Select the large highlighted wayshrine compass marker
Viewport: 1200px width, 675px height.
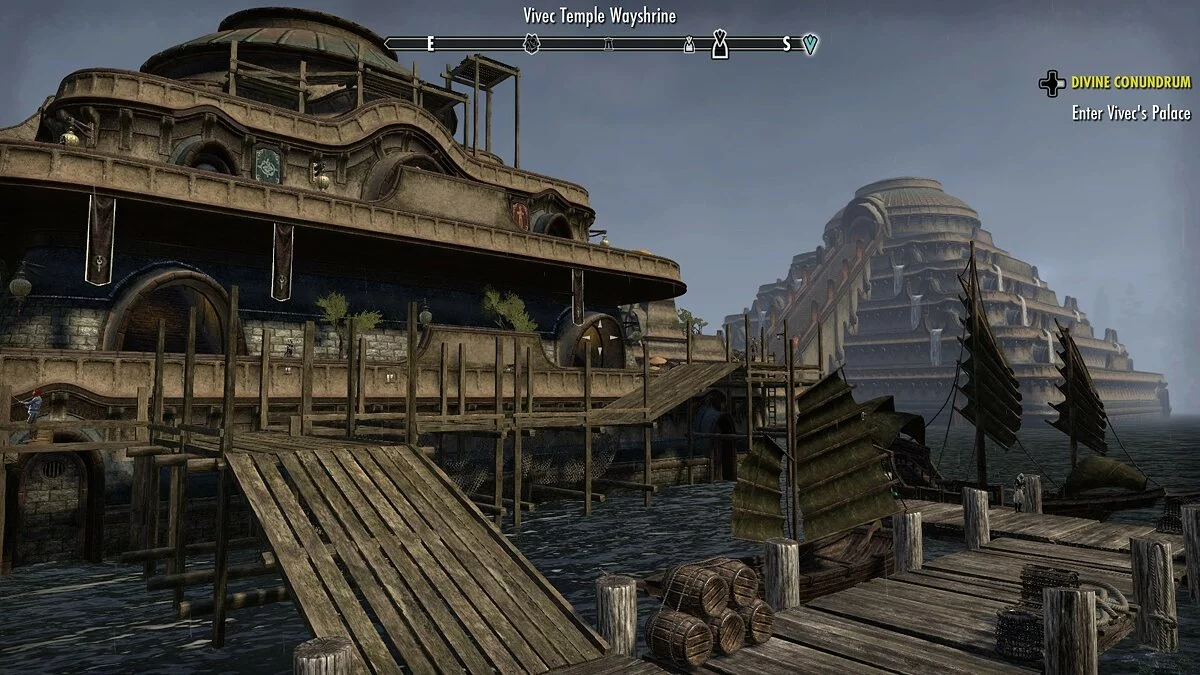pos(720,44)
